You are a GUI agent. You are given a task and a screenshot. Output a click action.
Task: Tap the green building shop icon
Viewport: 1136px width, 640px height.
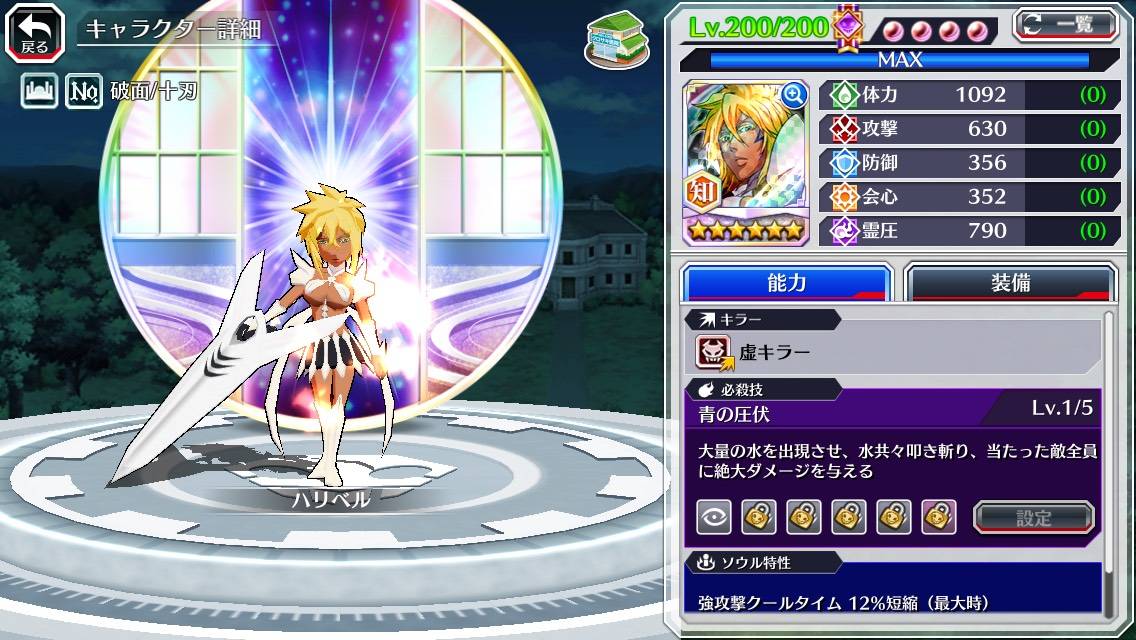tap(611, 37)
